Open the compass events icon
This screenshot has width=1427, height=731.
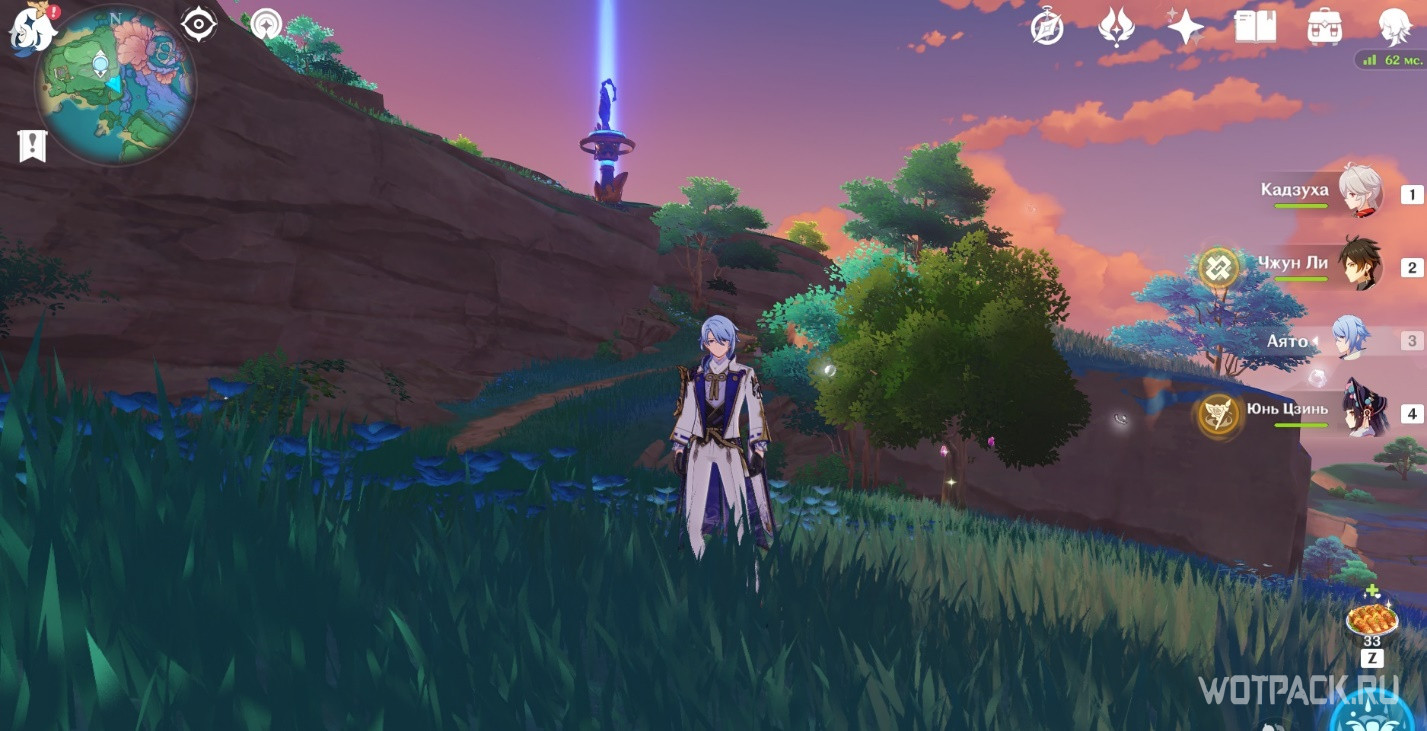(x=1047, y=28)
